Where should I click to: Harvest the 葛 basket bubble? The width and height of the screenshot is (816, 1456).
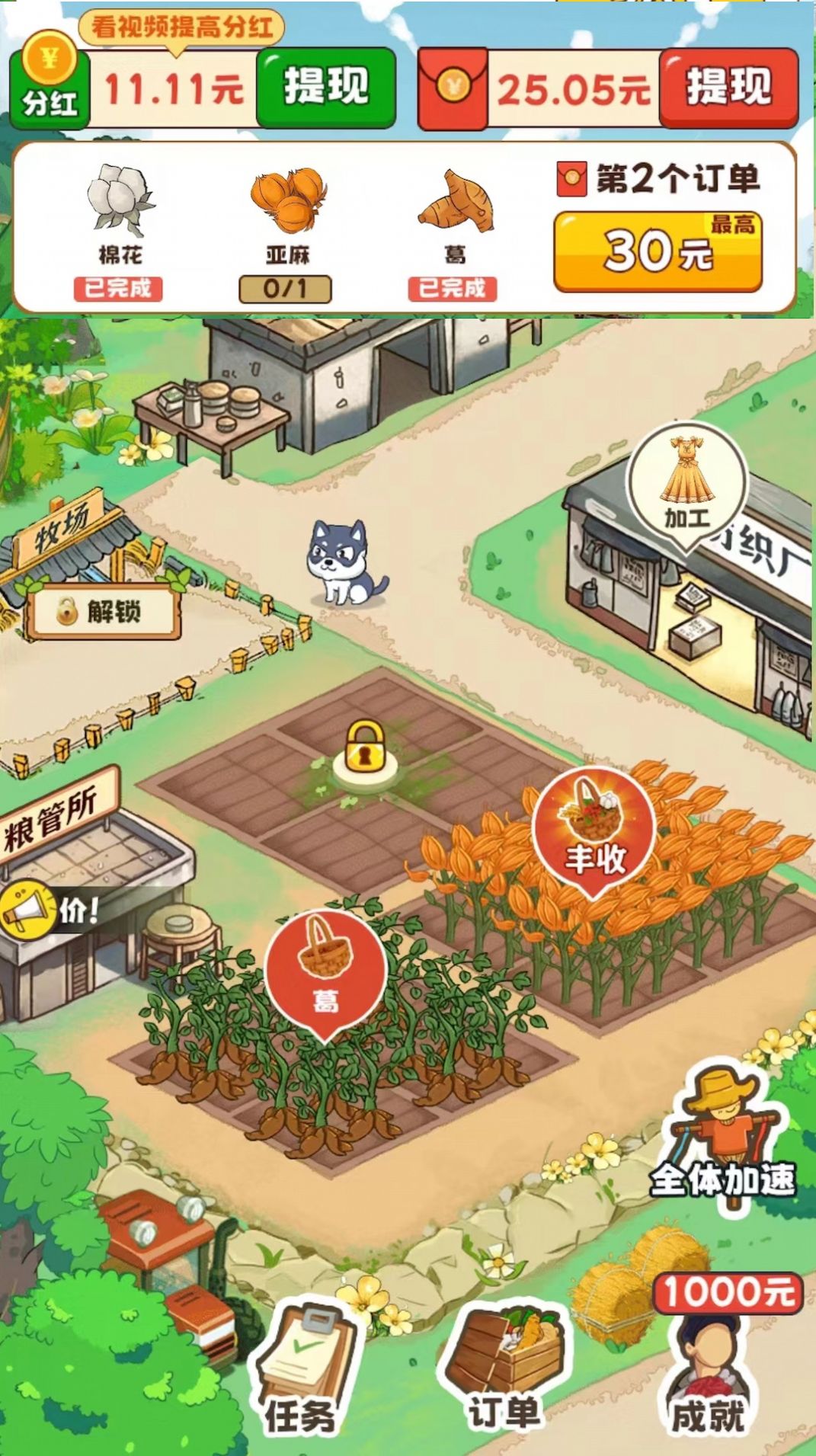pyautogui.click(x=325, y=970)
